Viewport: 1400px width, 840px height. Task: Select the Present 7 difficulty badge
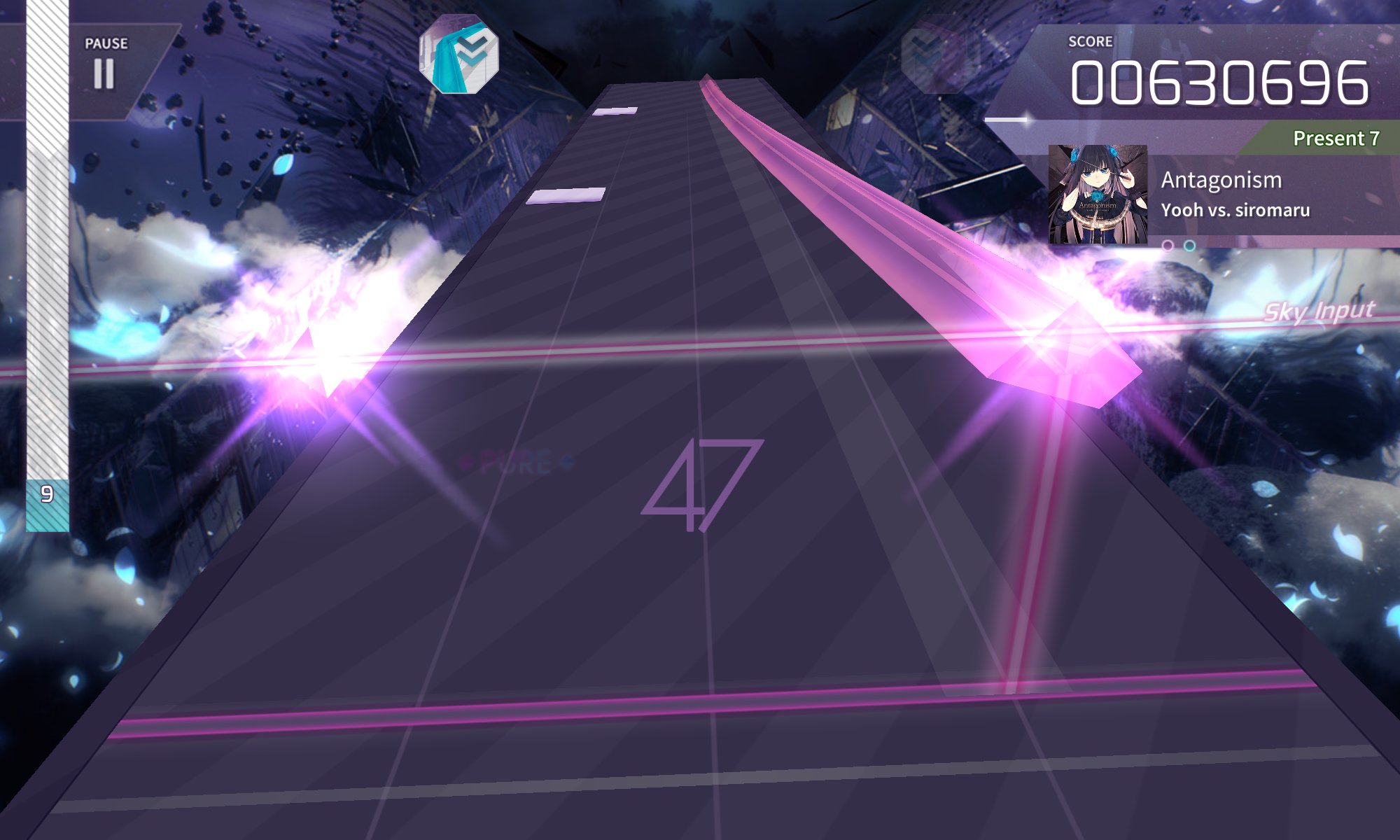pos(1335,139)
